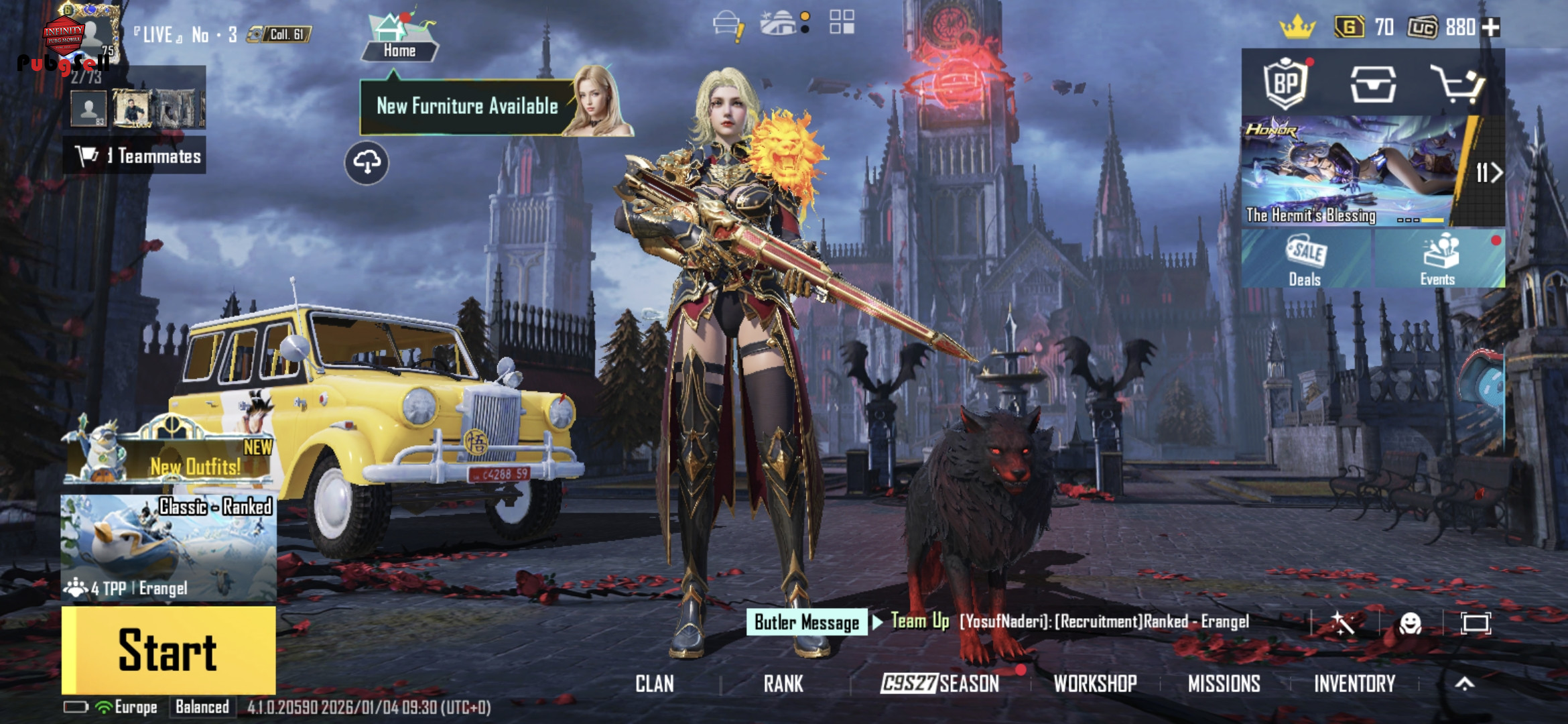Open the BP shield icon
The height and width of the screenshot is (724, 1568).
pos(1286,84)
